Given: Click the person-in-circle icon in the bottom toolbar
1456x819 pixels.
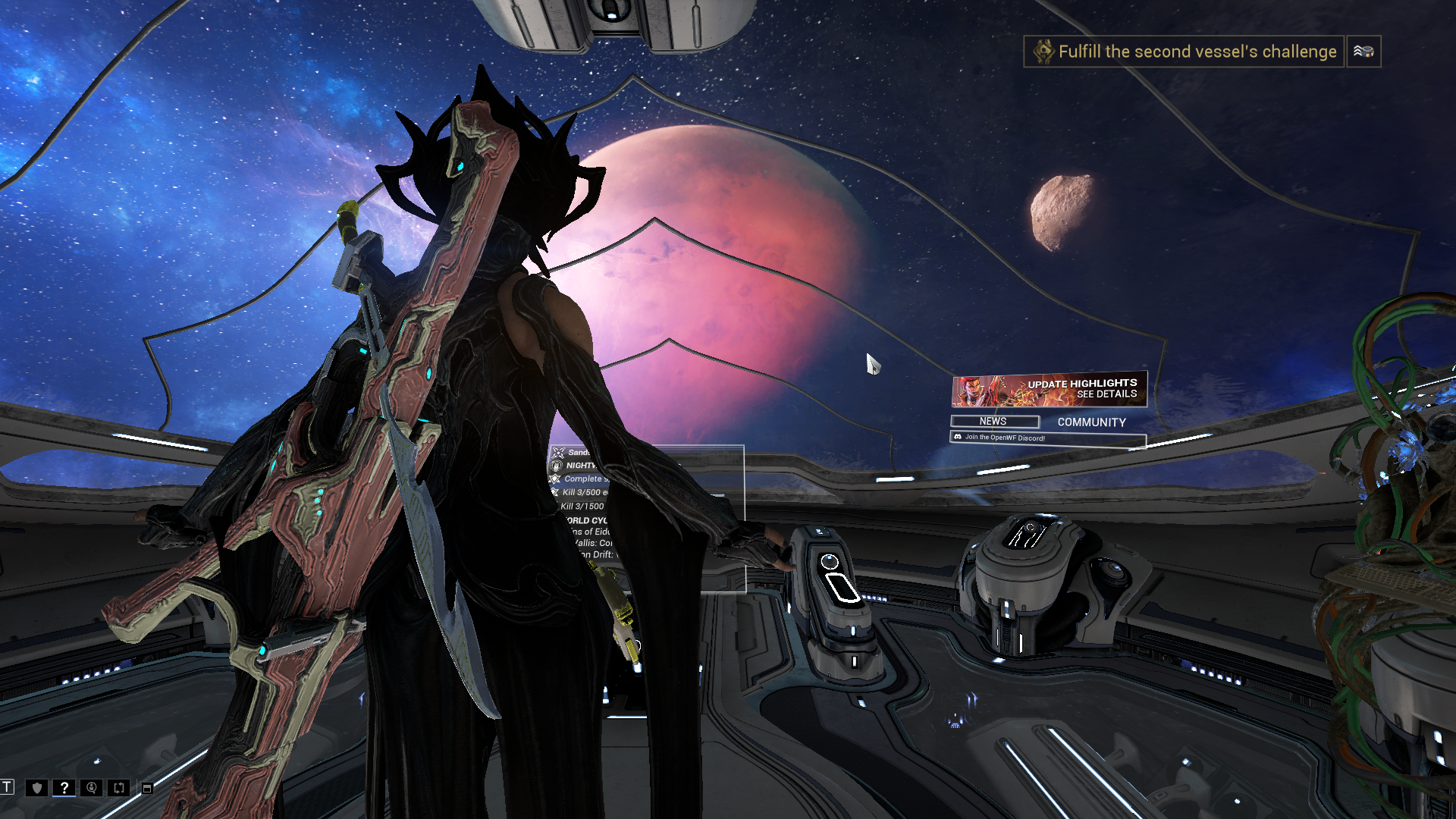Looking at the screenshot, I should tap(92, 788).
